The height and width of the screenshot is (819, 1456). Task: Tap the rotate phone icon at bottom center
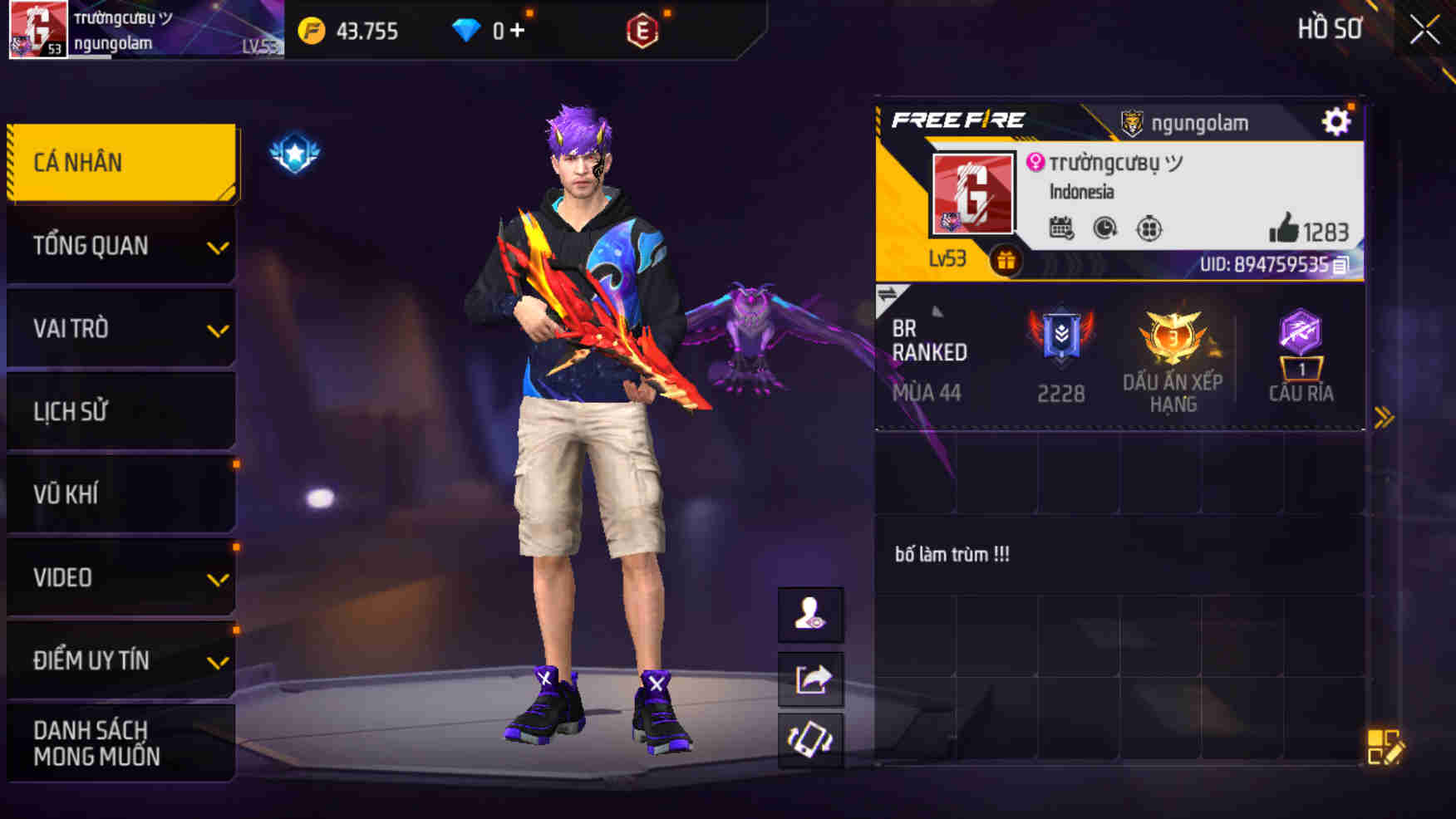(810, 743)
